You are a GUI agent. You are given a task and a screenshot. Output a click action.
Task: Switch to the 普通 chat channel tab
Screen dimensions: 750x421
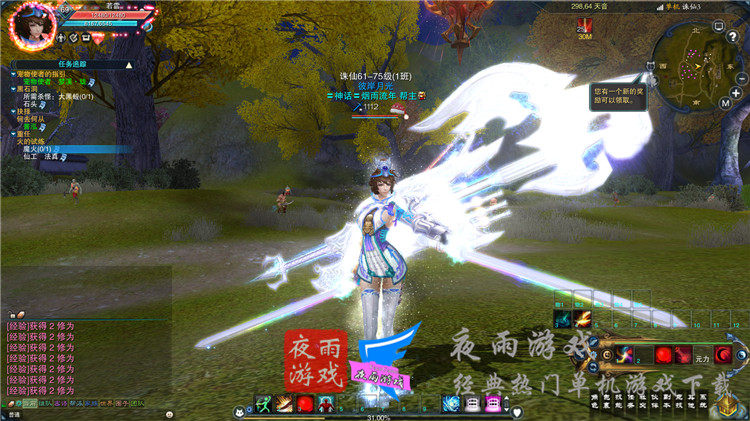[14, 413]
